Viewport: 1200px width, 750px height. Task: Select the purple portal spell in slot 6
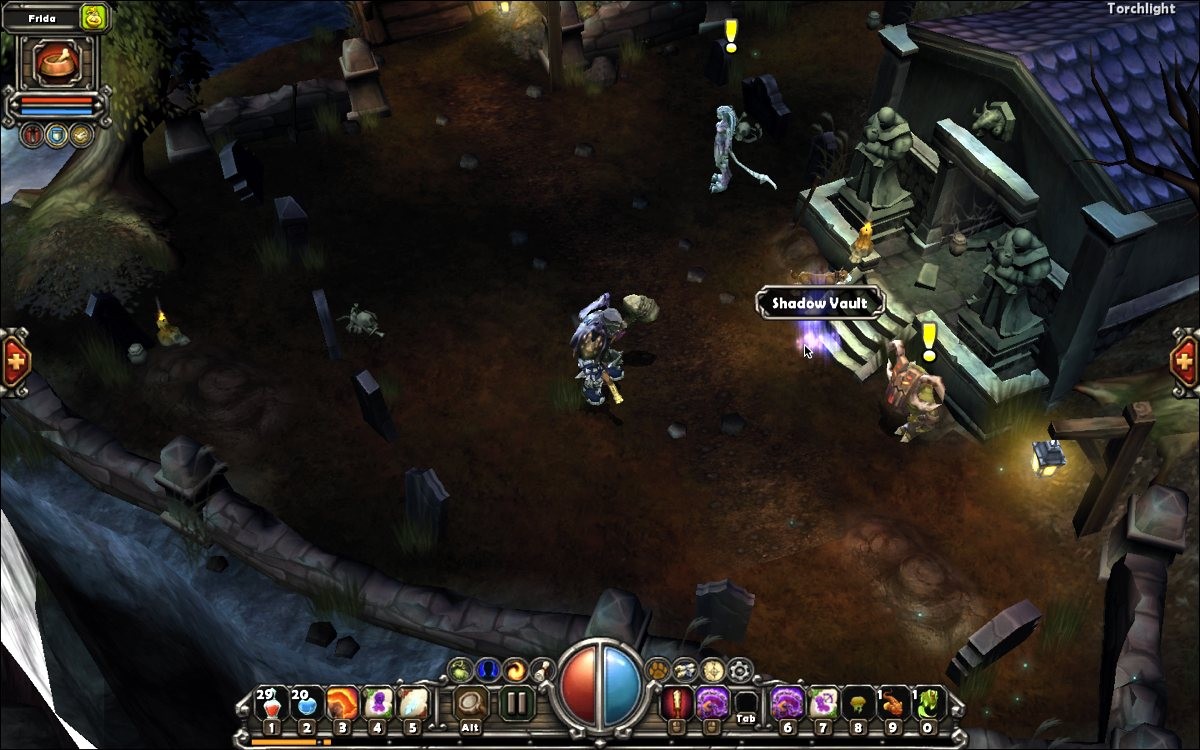786,703
